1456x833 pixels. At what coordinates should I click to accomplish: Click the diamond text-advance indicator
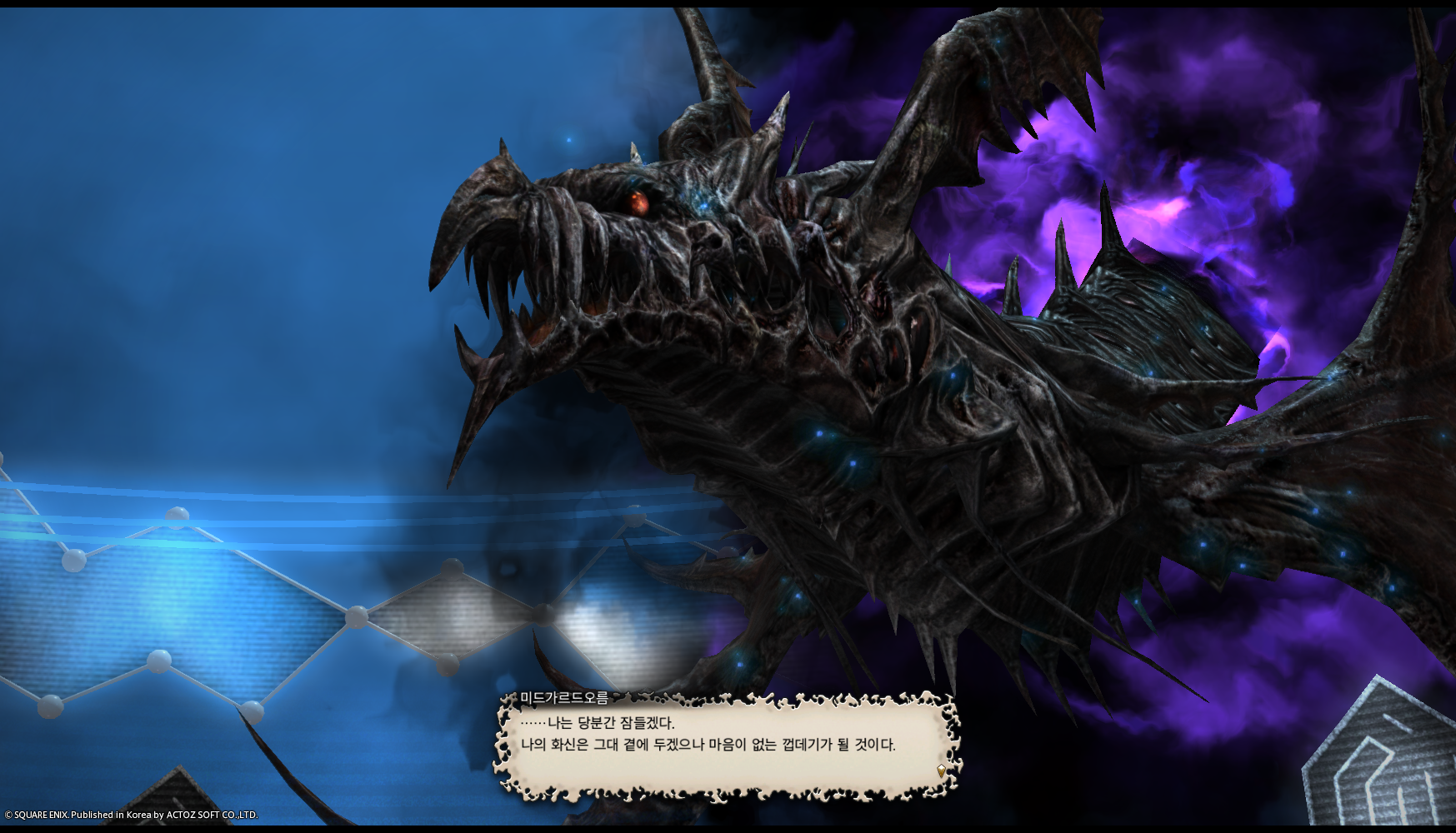[x=943, y=771]
